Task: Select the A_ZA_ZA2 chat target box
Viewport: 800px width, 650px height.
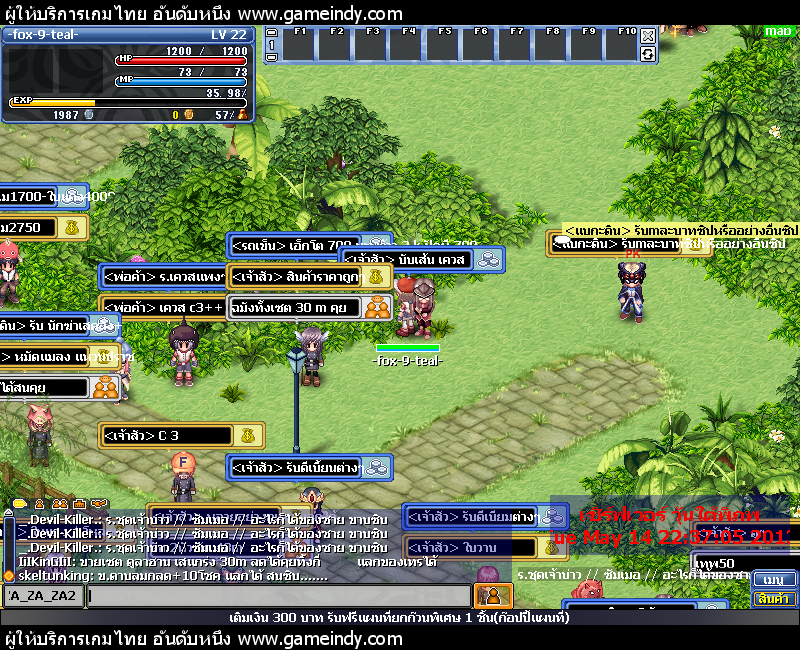Action: [43, 596]
